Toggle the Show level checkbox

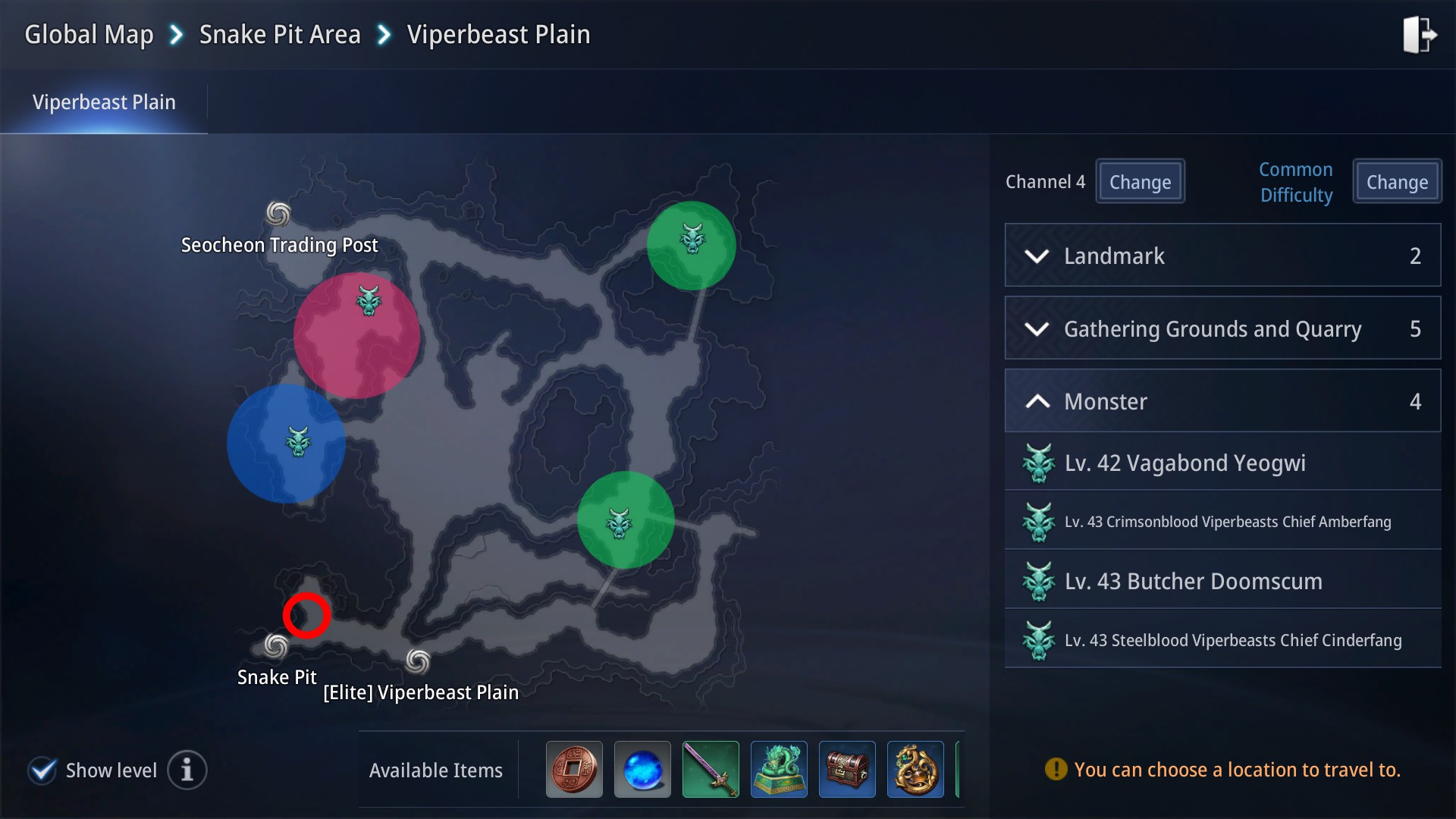(x=42, y=770)
